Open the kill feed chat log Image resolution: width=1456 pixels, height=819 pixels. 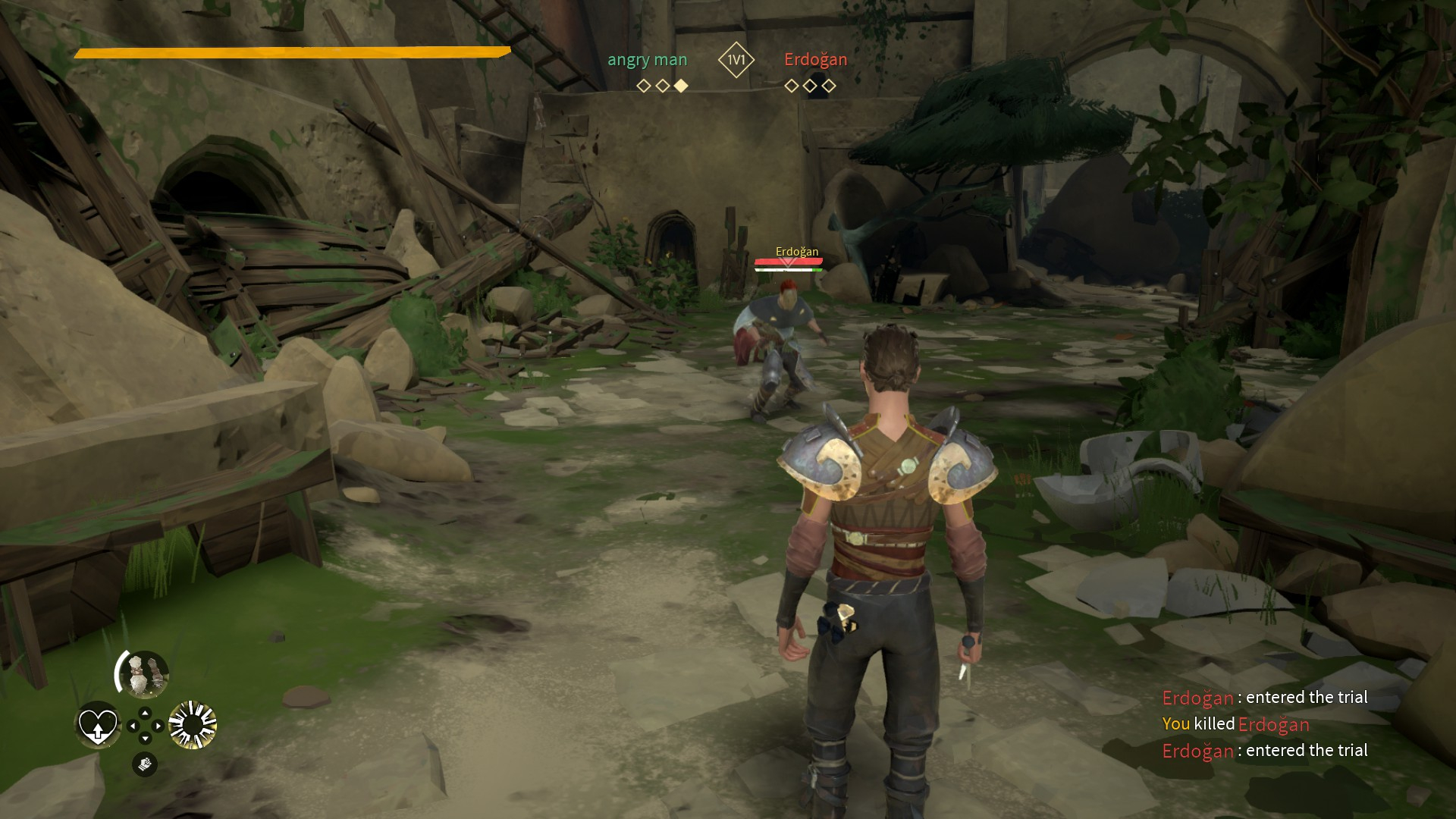point(1264,724)
